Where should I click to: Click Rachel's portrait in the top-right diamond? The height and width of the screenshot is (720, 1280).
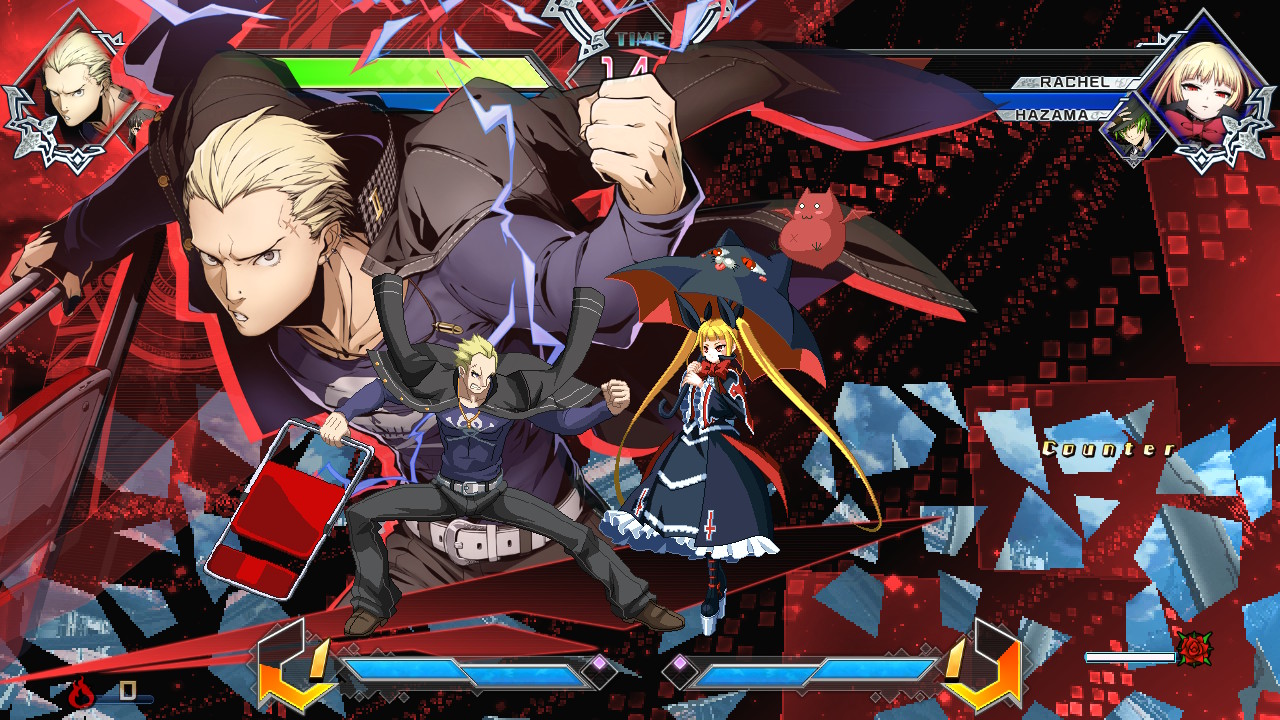click(x=1203, y=88)
